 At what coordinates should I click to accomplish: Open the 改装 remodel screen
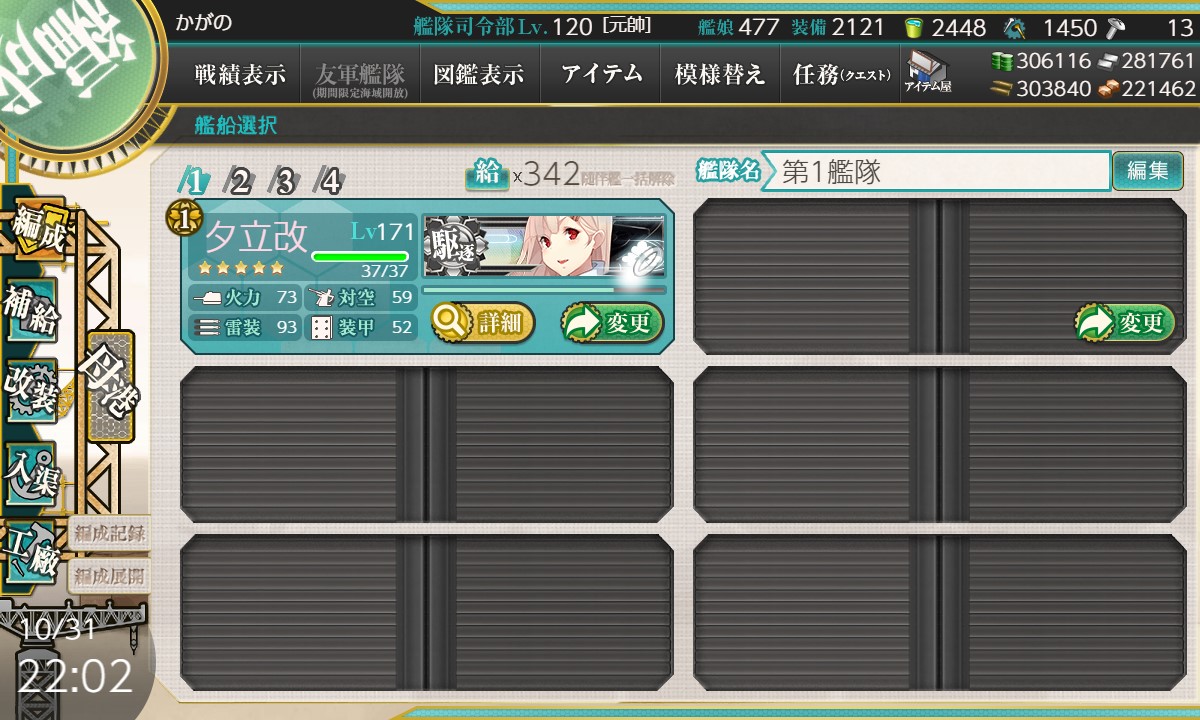pos(31,390)
